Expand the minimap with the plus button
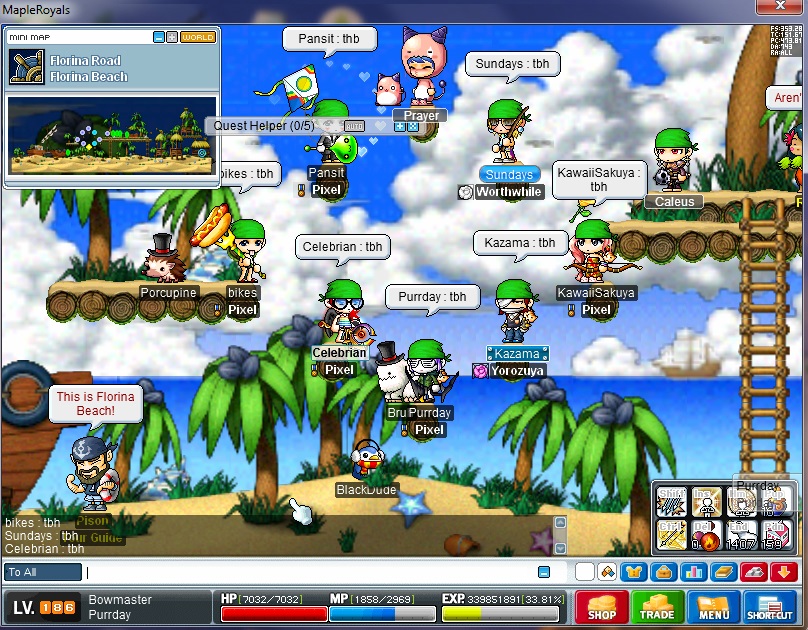Screen dimensions: 808x630 click(x=172, y=37)
